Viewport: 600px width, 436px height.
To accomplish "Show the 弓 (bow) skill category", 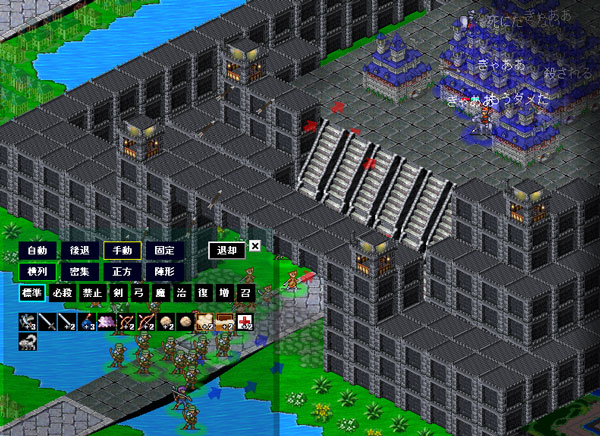I will pyautogui.click(x=139, y=293).
